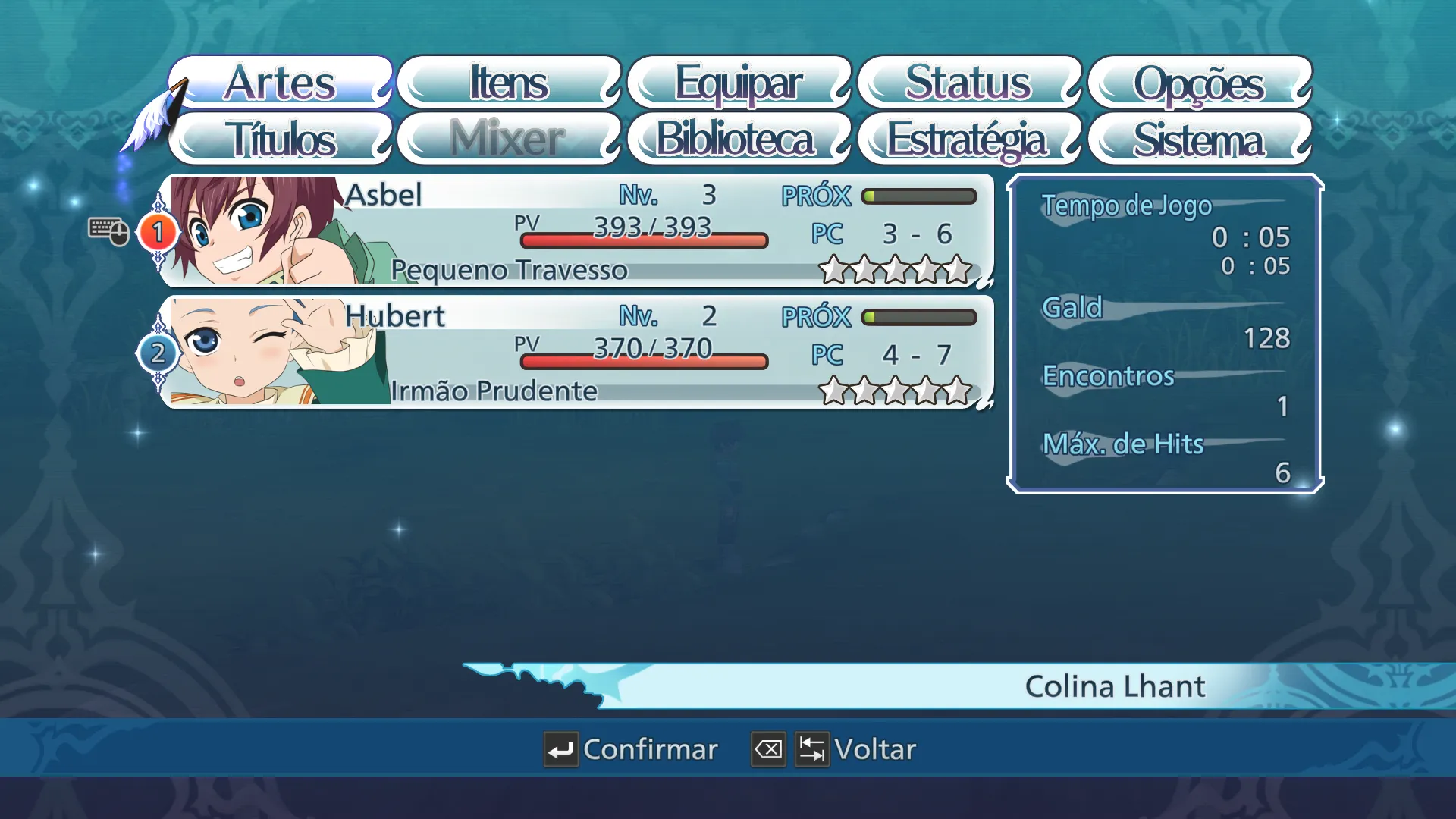Click the Confirmar button
Viewport: 1456px width, 819px height.
click(x=631, y=749)
